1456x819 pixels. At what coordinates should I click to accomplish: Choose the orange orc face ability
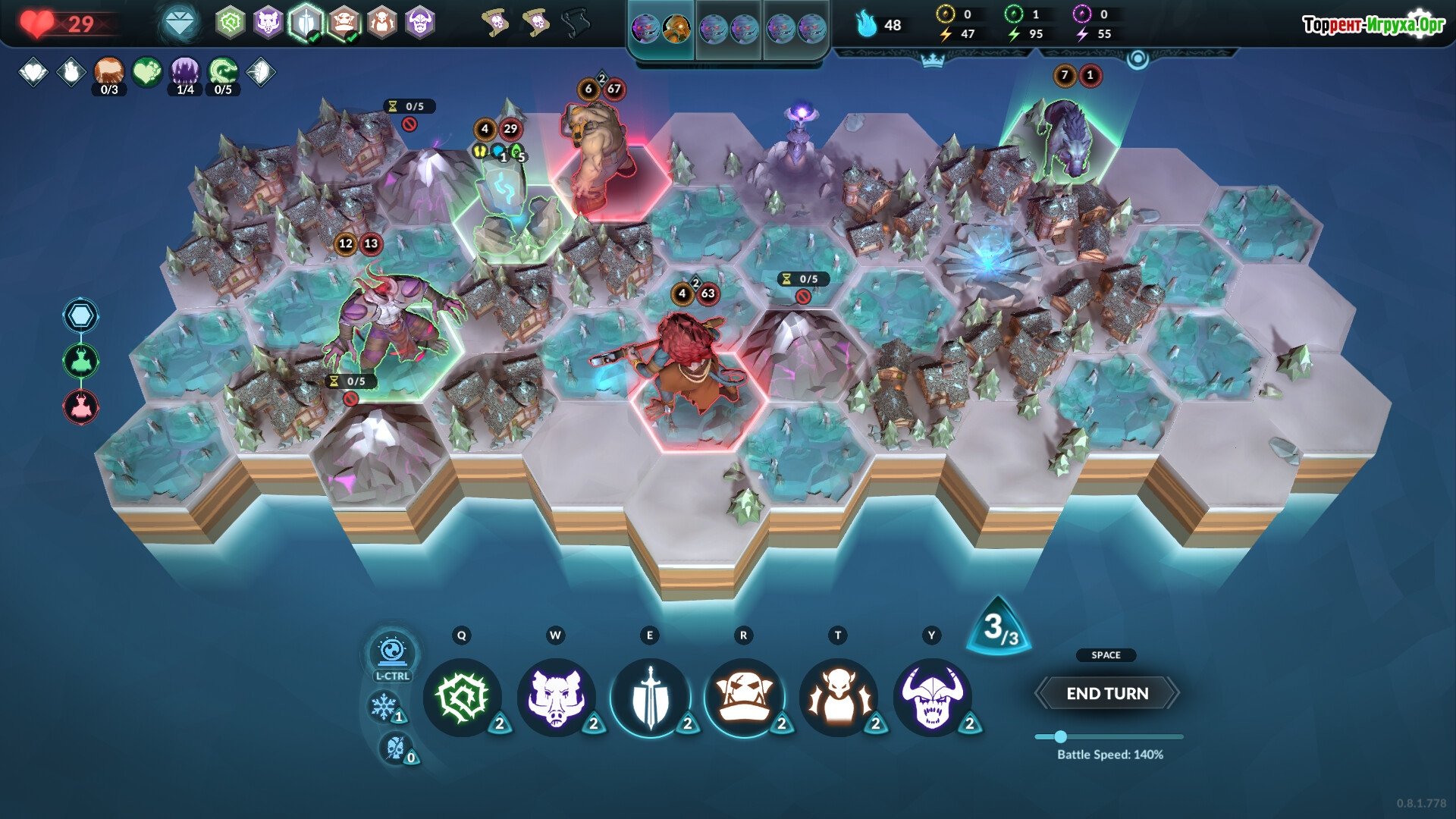tap(744, 697)
